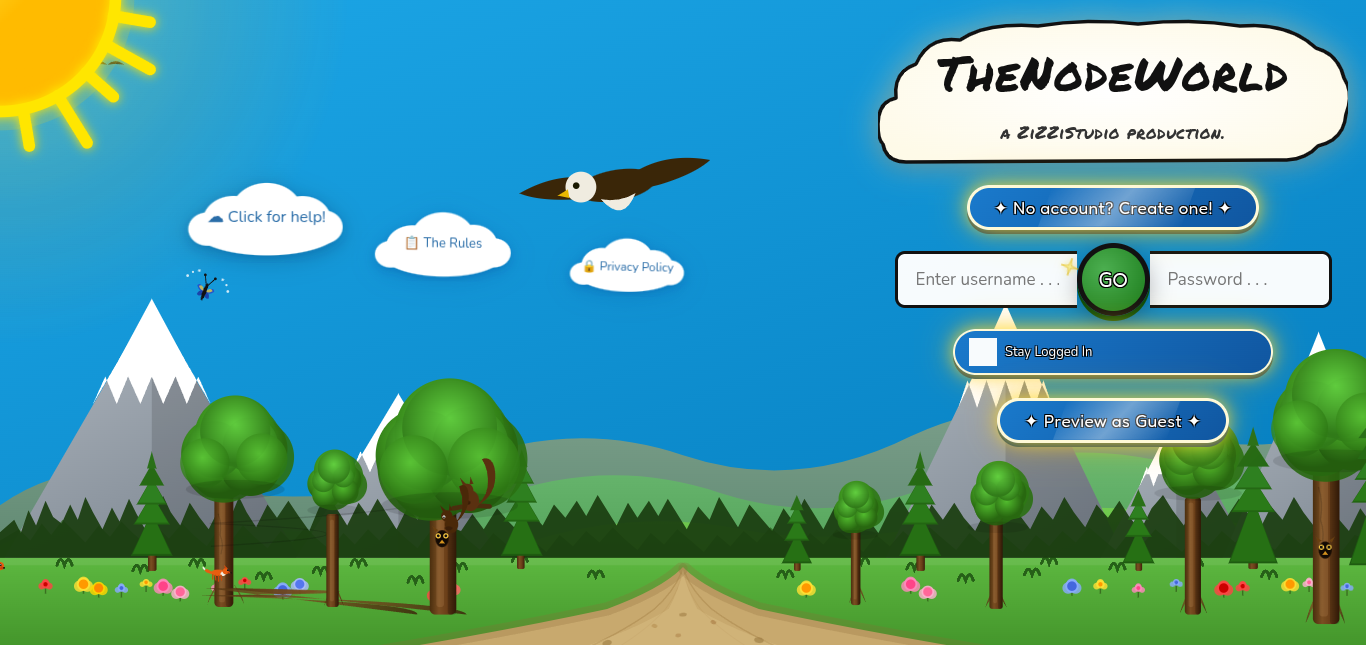Image resolution: width=1366 pixels, height=645 pixels.
Task: Hit the green GO button
Action: click(1113, 280)
